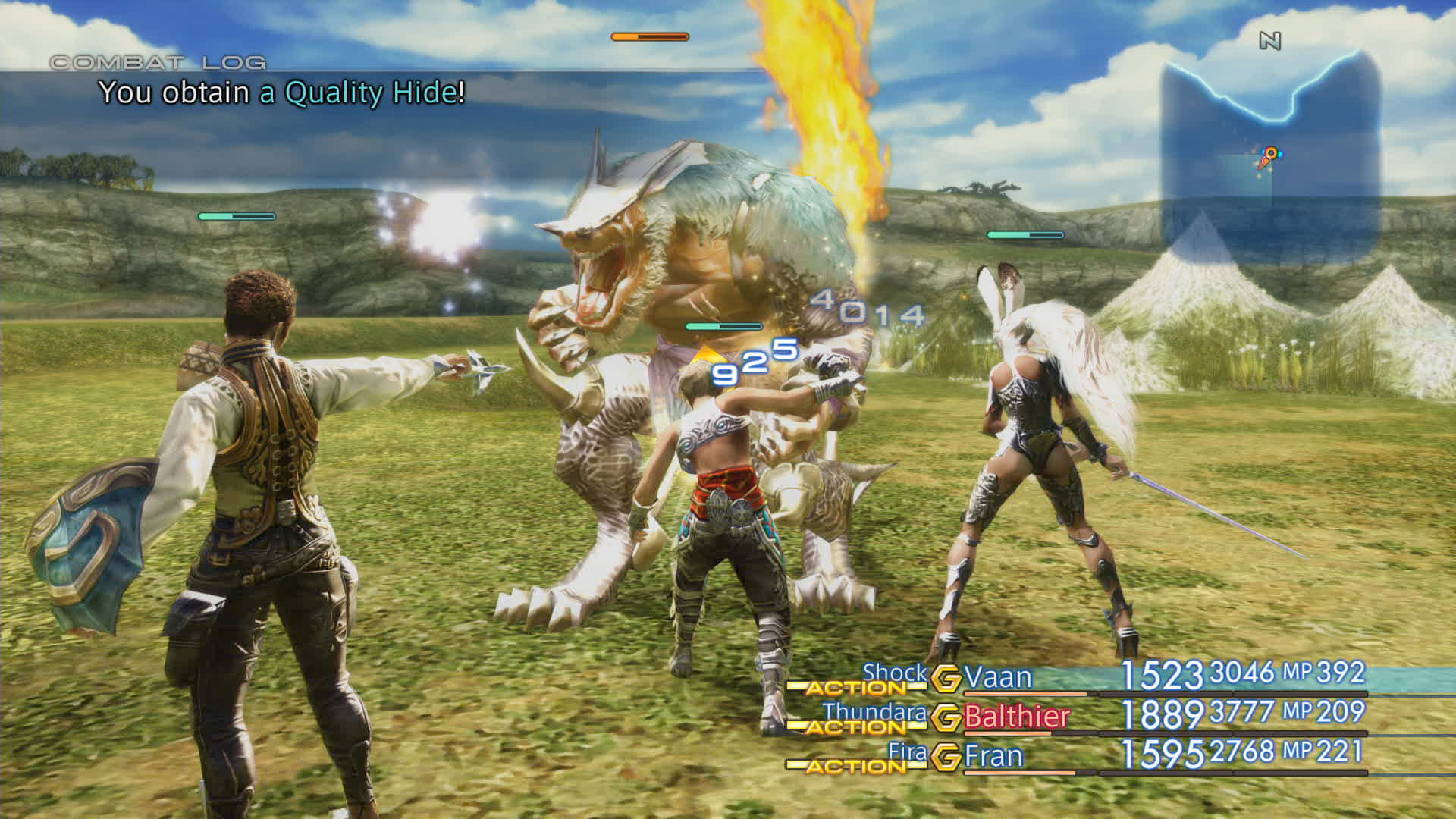Open the area minimap

click(1269, 152)
